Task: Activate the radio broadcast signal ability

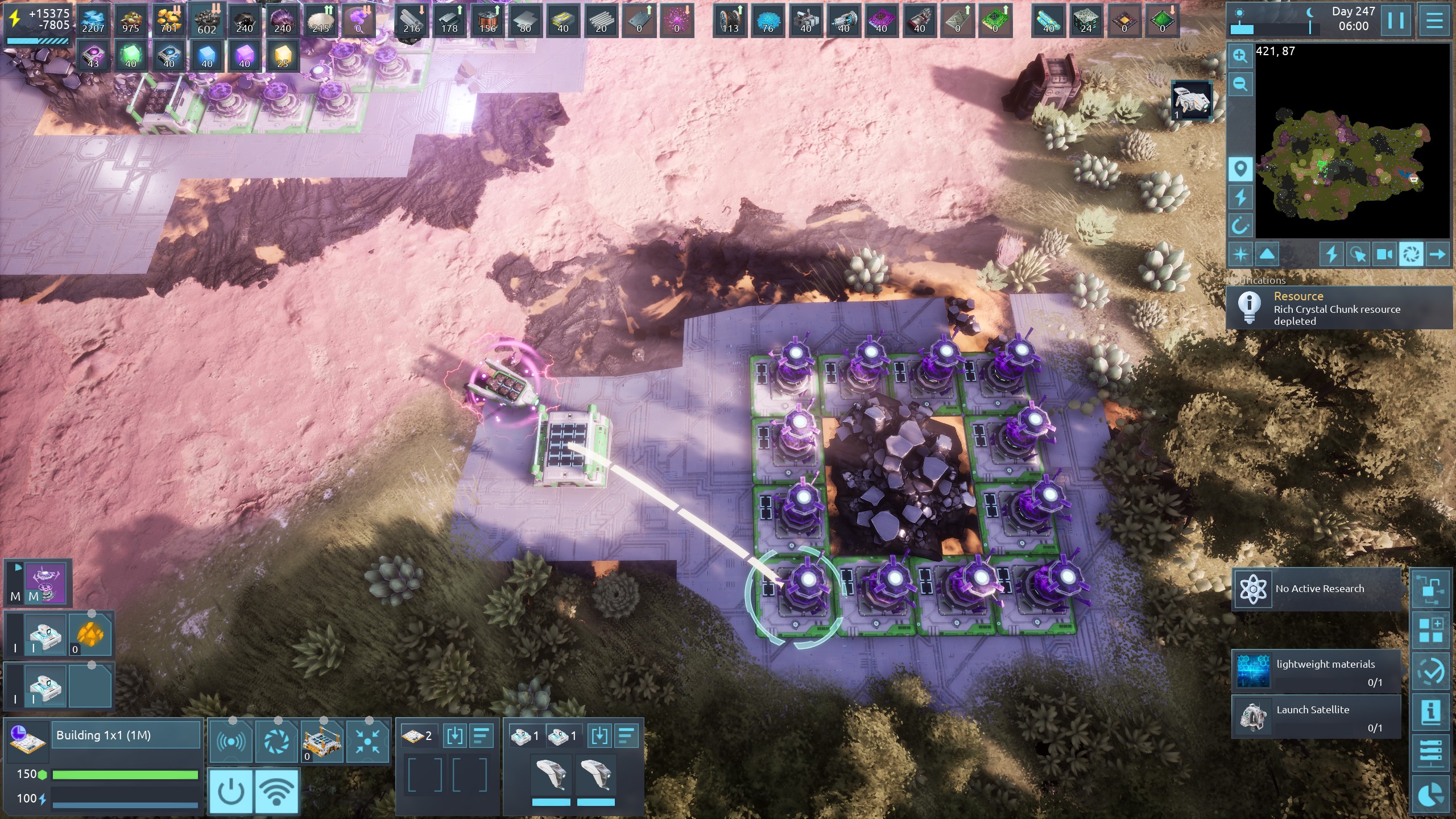Action: coord(230,741)
